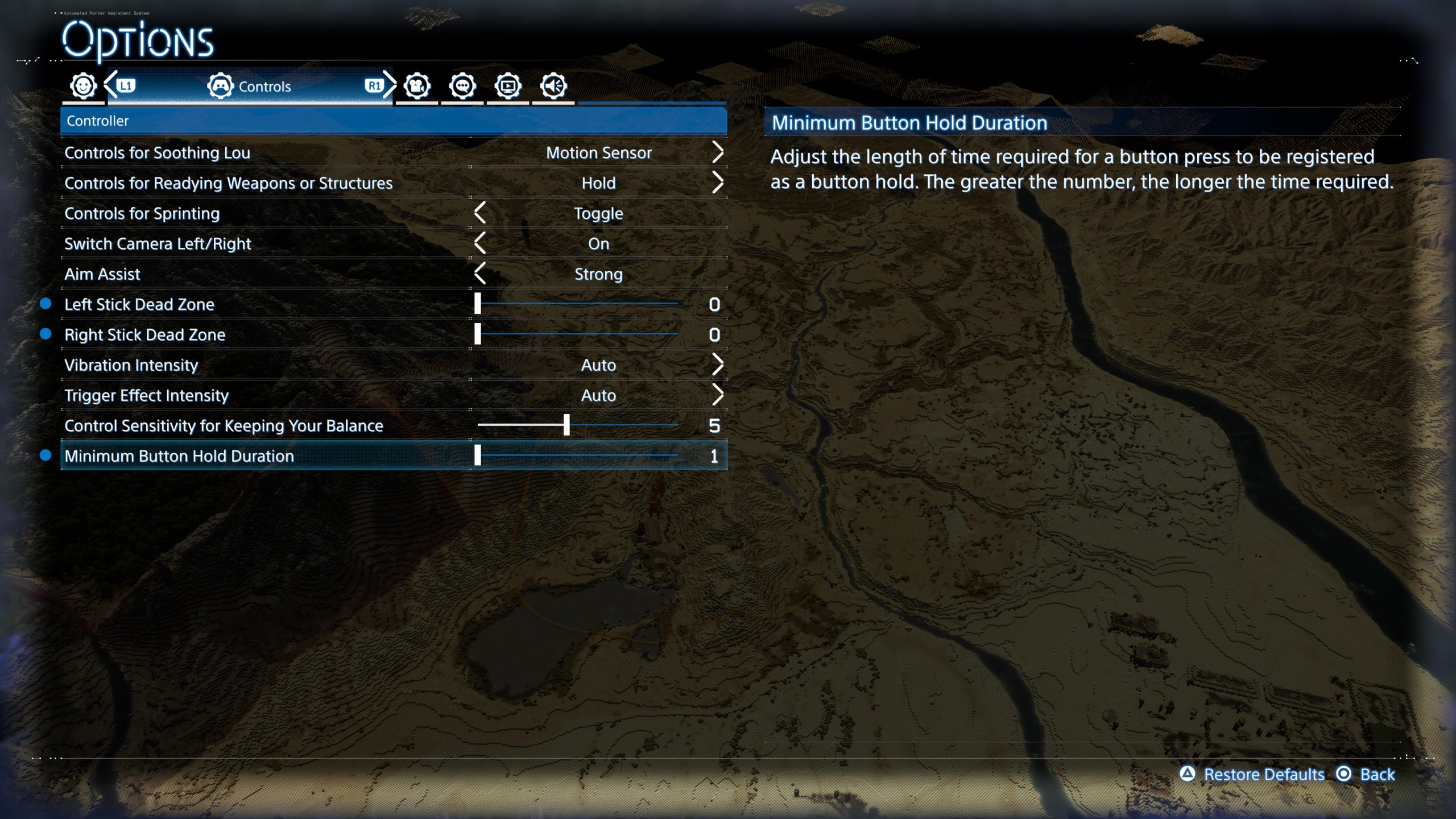This screenshot has width=1456, height=819.
Task: Click Restore Defaults
Action: coord(1263,775)
